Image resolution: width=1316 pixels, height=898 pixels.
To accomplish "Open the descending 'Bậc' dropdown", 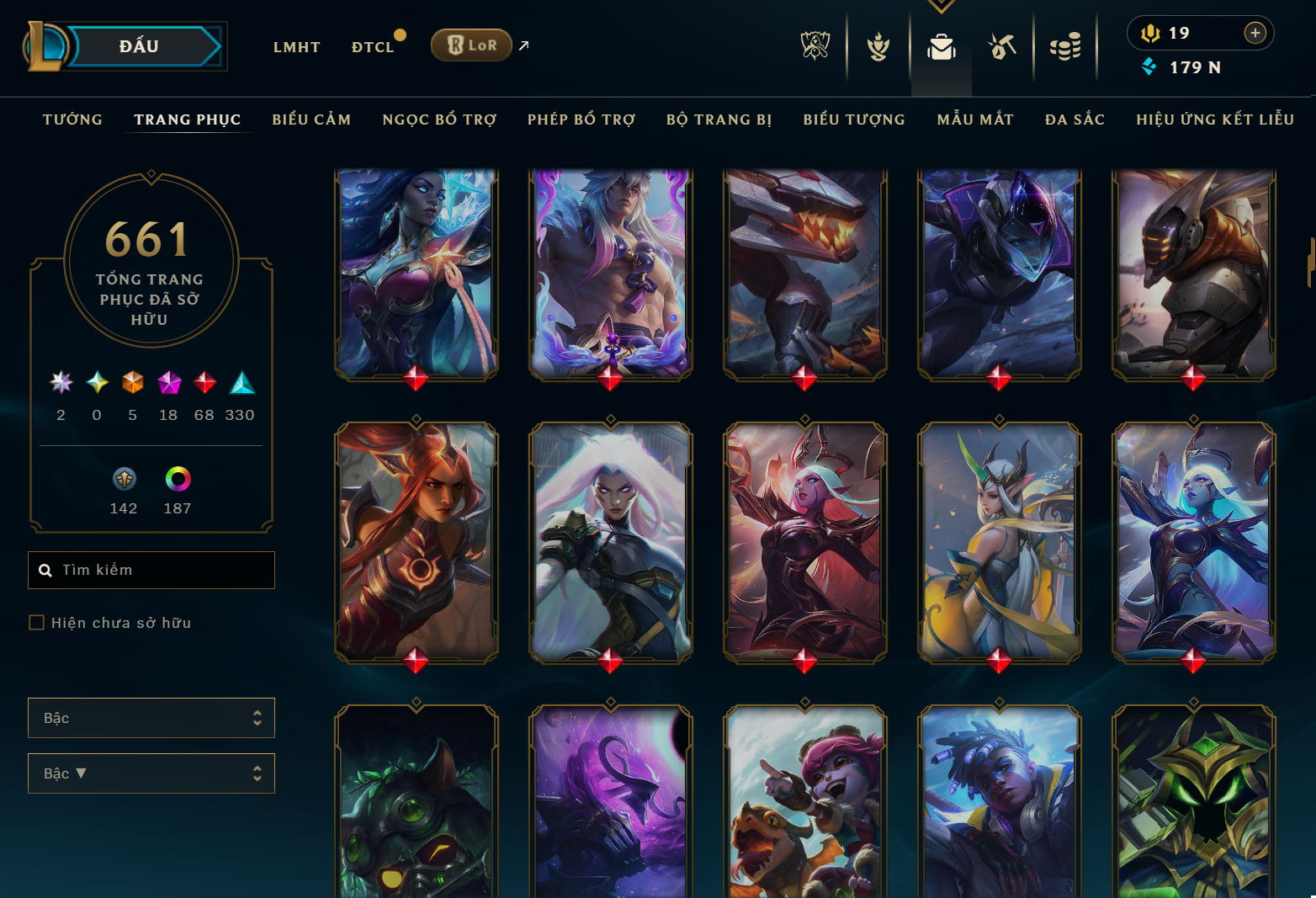I will tap(151, 773).
